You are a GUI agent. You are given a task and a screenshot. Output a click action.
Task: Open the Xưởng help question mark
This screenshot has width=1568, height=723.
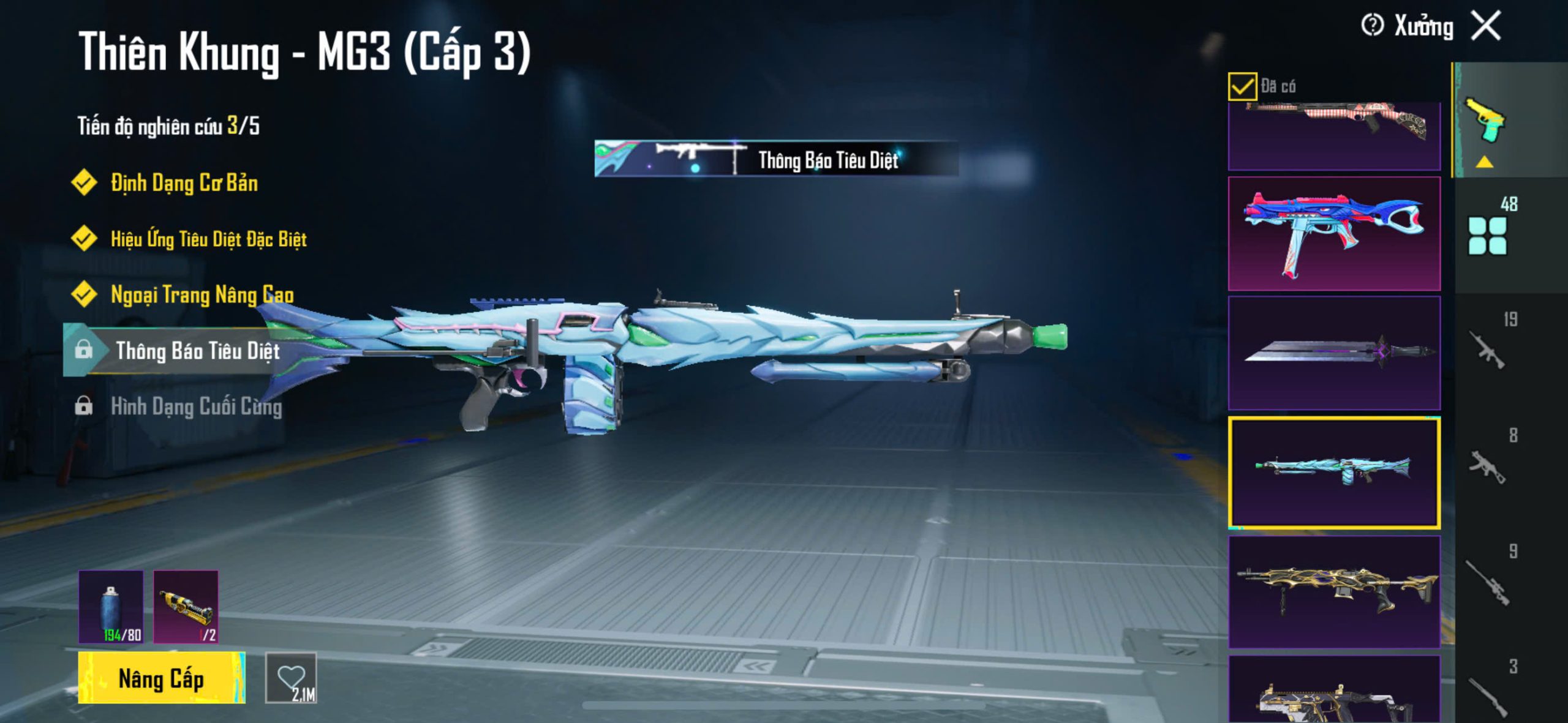[x=1372, y=26]
